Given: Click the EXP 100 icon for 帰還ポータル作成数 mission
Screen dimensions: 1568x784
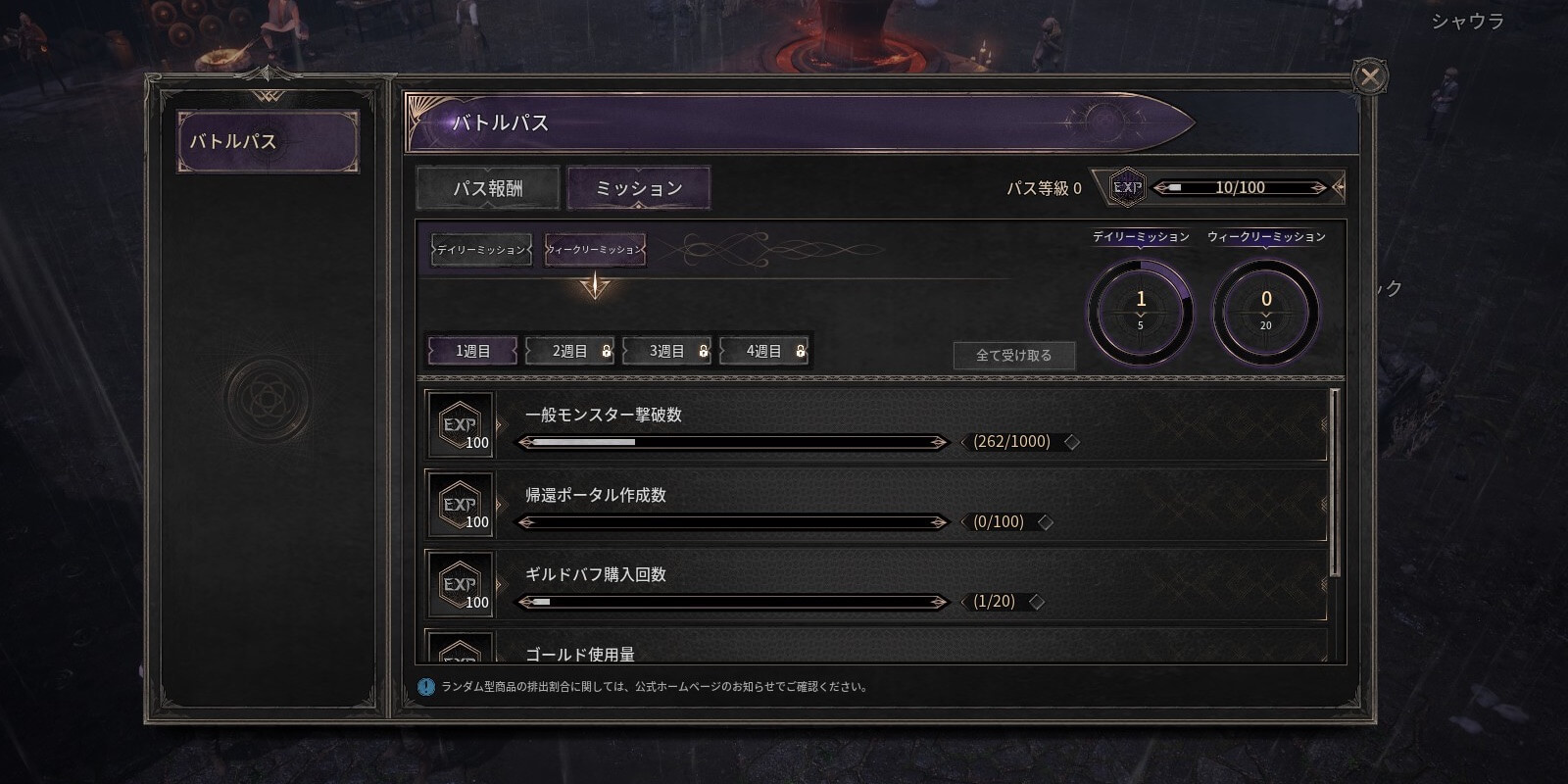Looking at the screenshot, I should click(461, 507).
